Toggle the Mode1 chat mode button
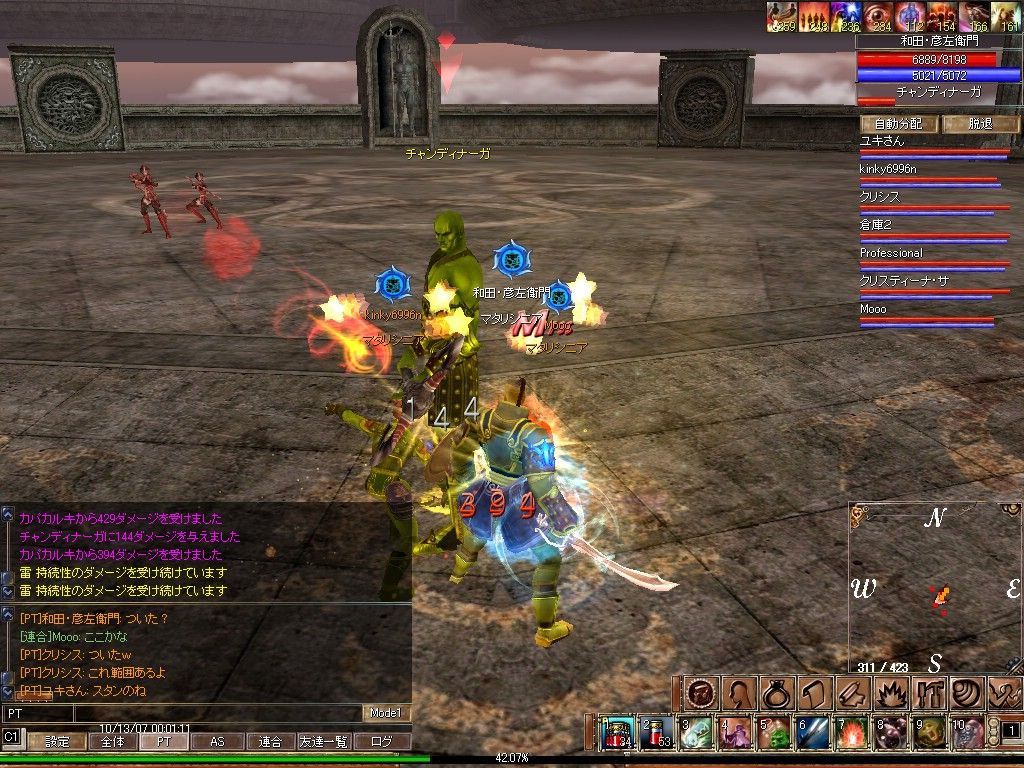 click(x=385, y=713)
